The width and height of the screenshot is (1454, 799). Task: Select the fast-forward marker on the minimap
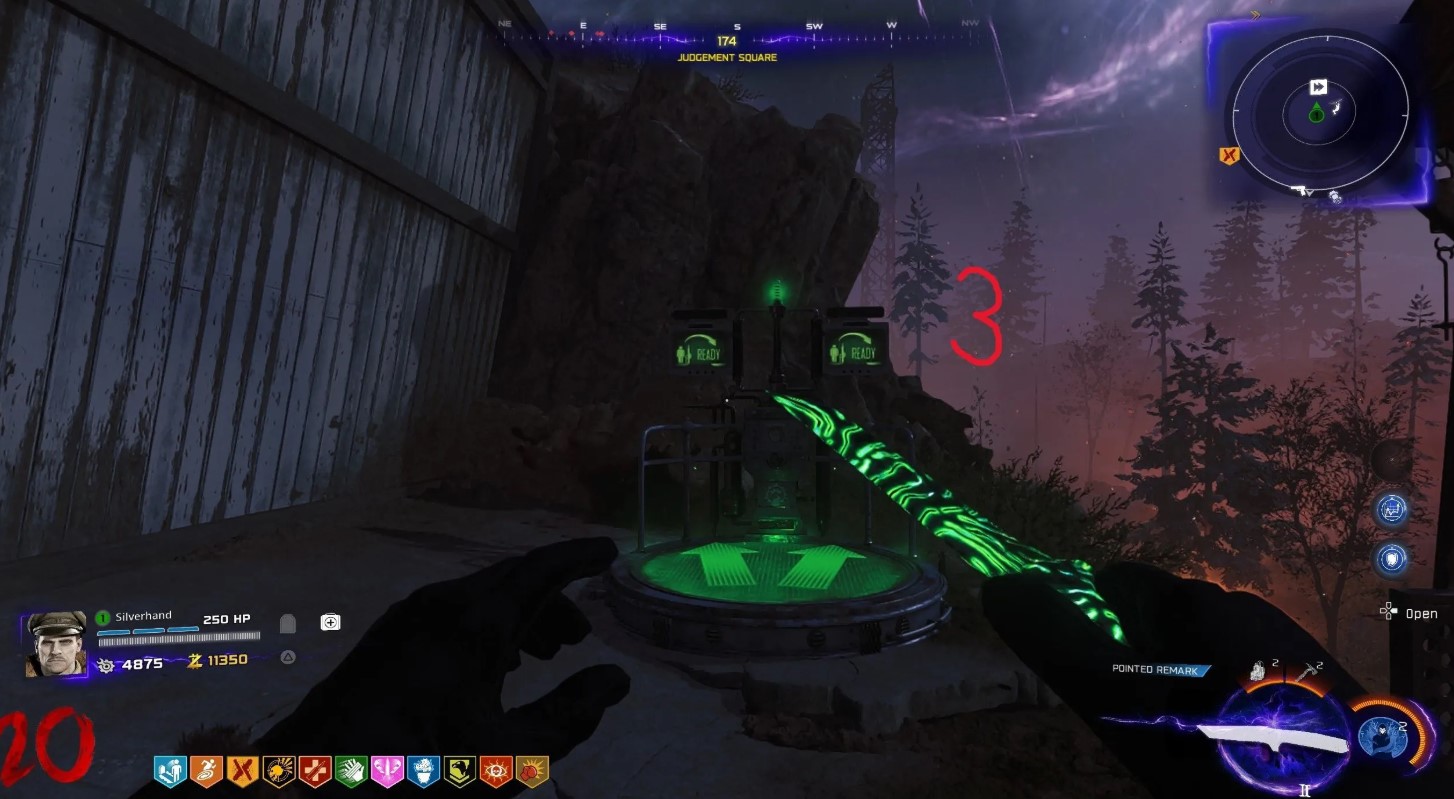(1319, 88)
